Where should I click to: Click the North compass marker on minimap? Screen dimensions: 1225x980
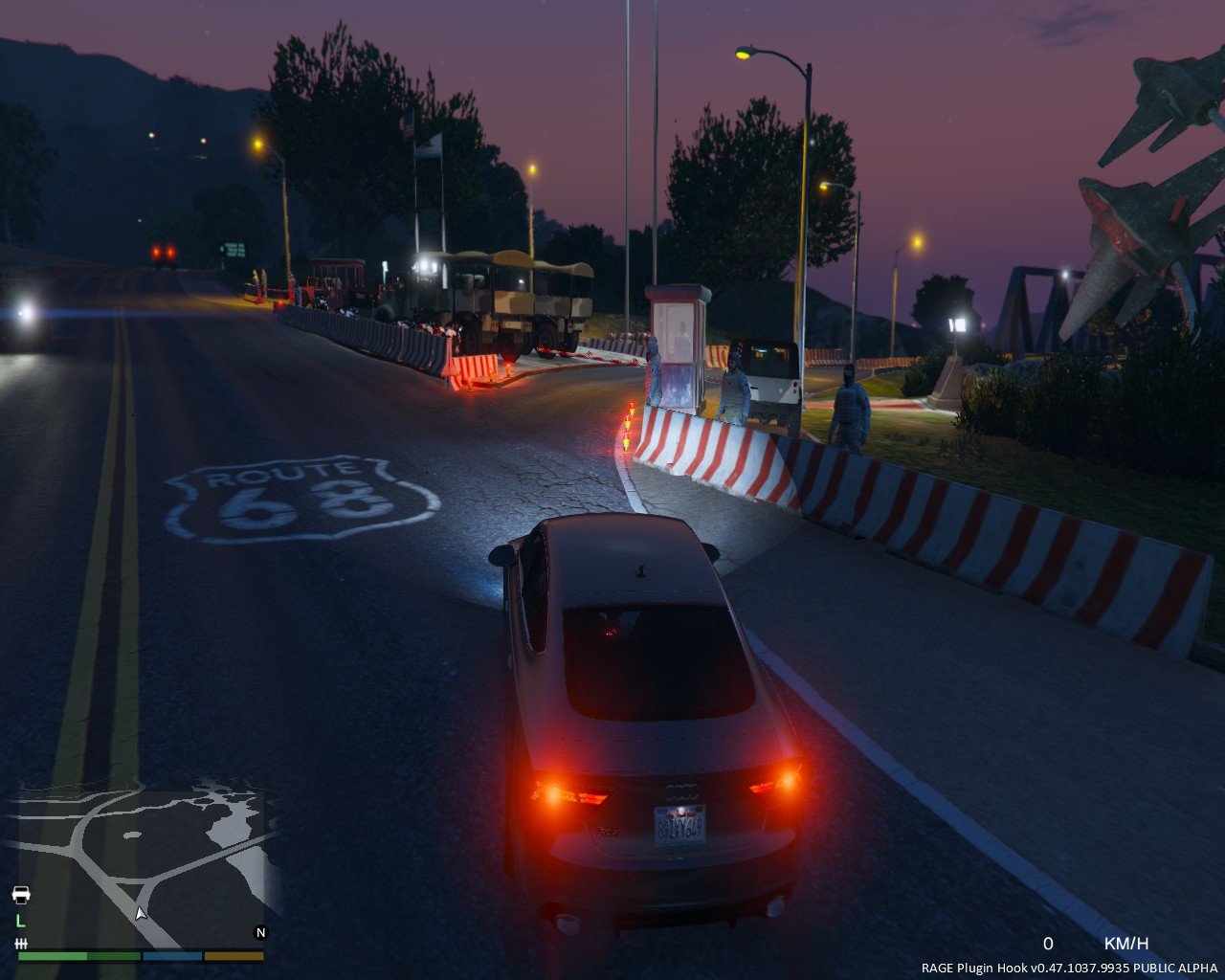[260, 932]
